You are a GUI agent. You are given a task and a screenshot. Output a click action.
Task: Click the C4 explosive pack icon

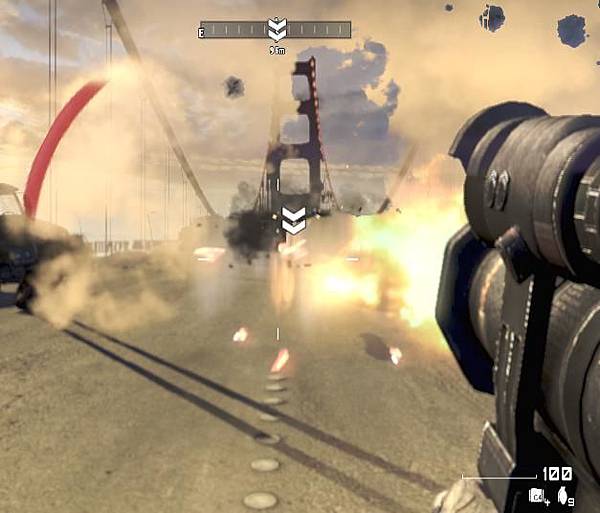coord(537,494)
